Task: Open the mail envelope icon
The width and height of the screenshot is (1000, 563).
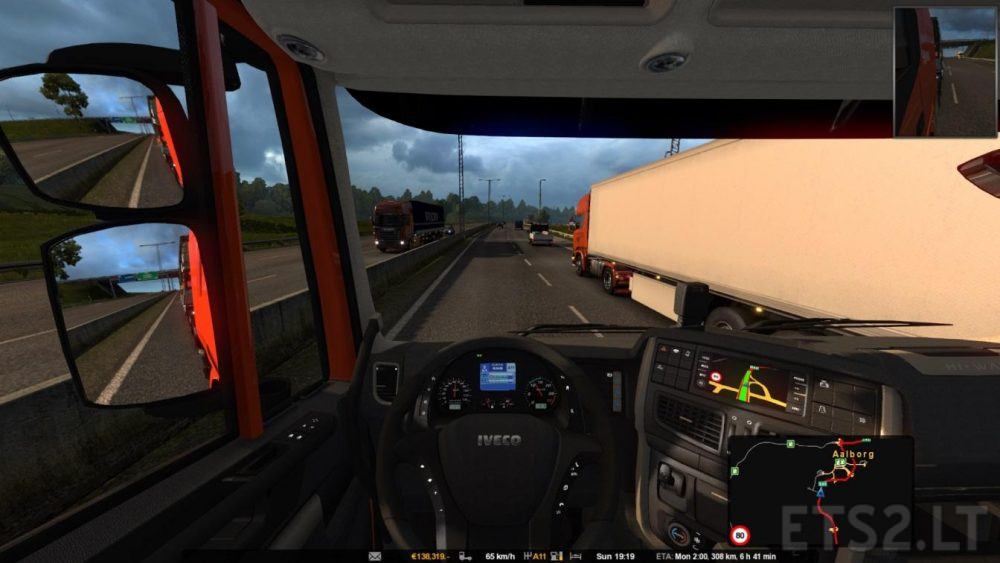Action: [x=375, y=555]
